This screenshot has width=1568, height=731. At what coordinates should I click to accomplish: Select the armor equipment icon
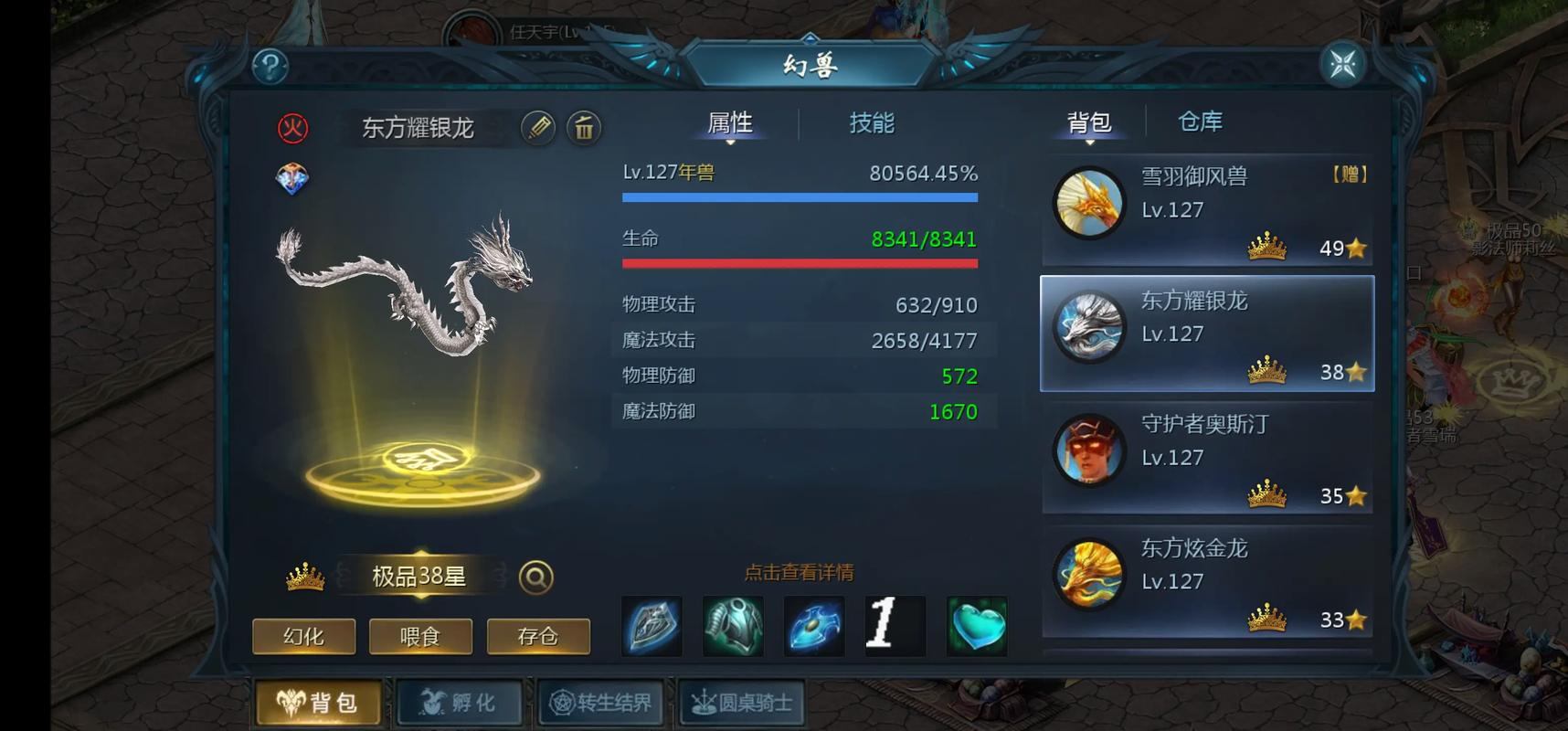[x=733, y=625]
